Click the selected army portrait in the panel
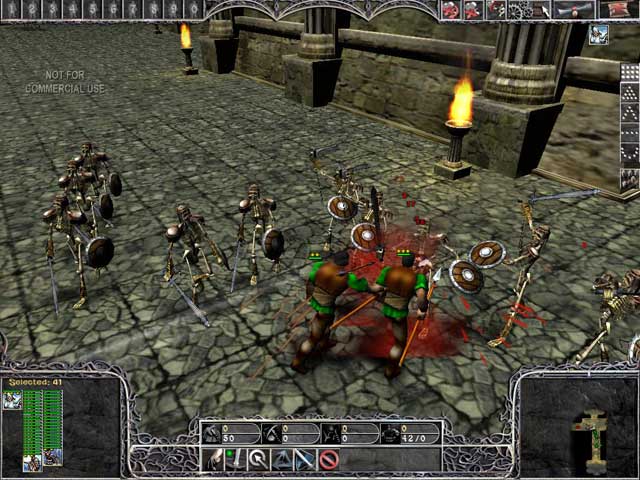The image size is (640, 480). (13, 400)
